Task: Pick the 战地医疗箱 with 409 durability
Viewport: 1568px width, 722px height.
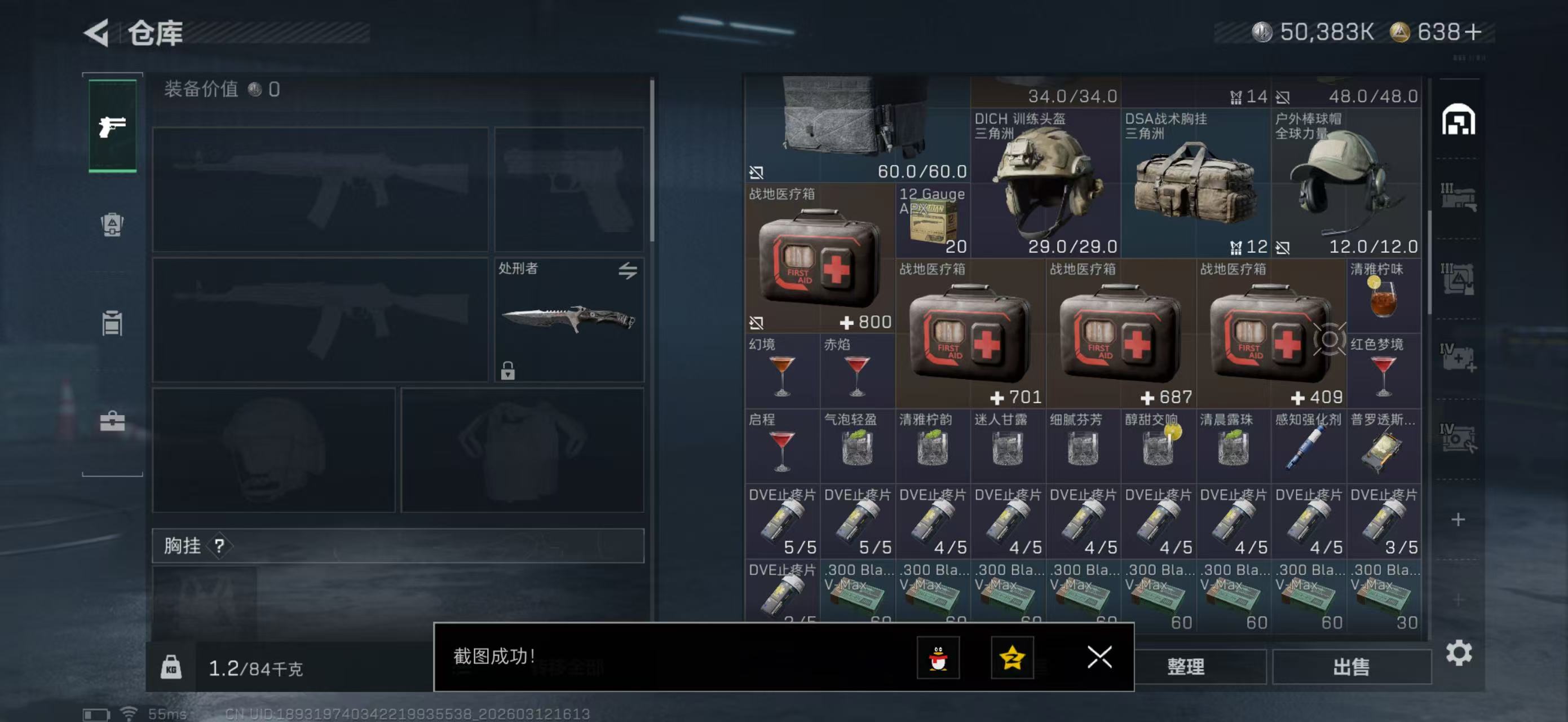Action: (x=1271, y=333)
